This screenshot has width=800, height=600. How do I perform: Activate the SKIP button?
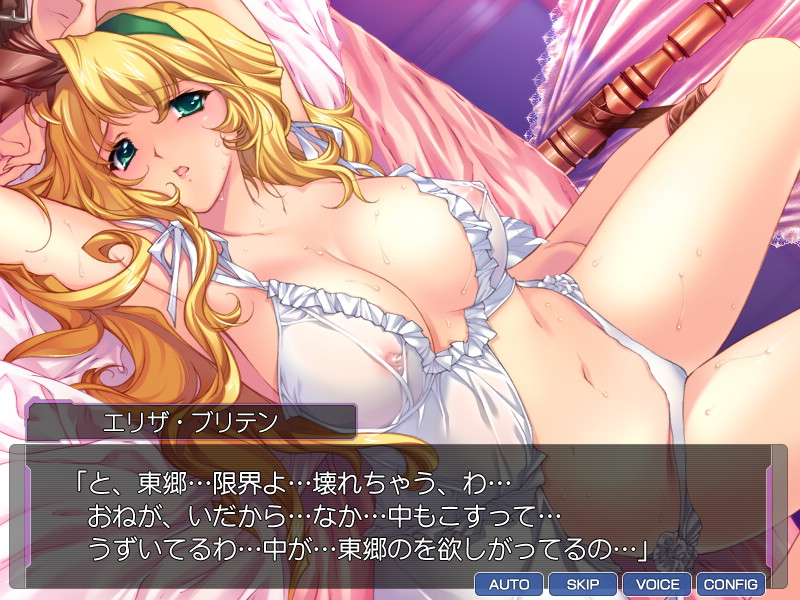(x=582, y=584)
